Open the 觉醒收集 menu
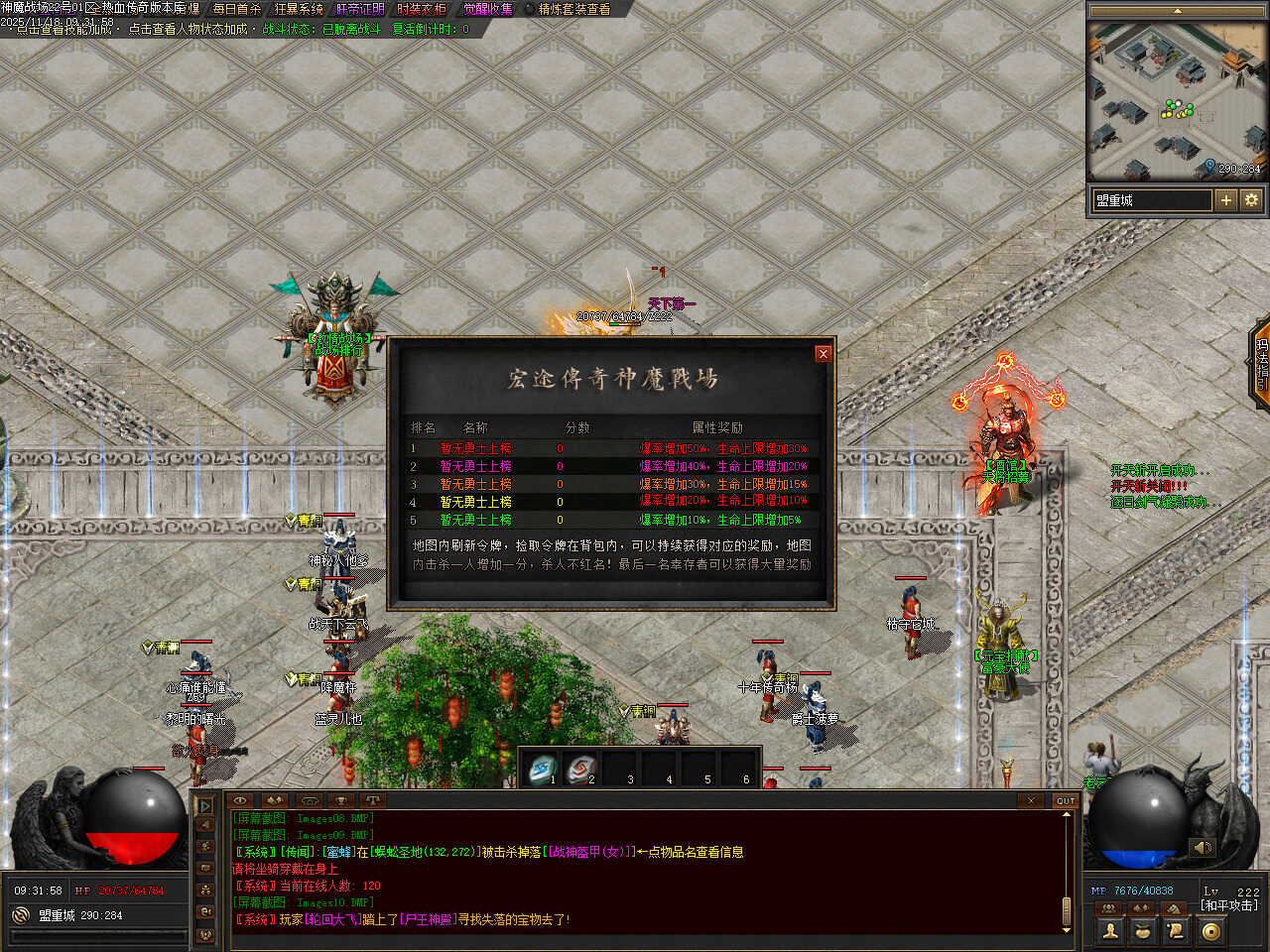Image resolution: width=1270 pixels, height=952 pixels. coord(488,9)
